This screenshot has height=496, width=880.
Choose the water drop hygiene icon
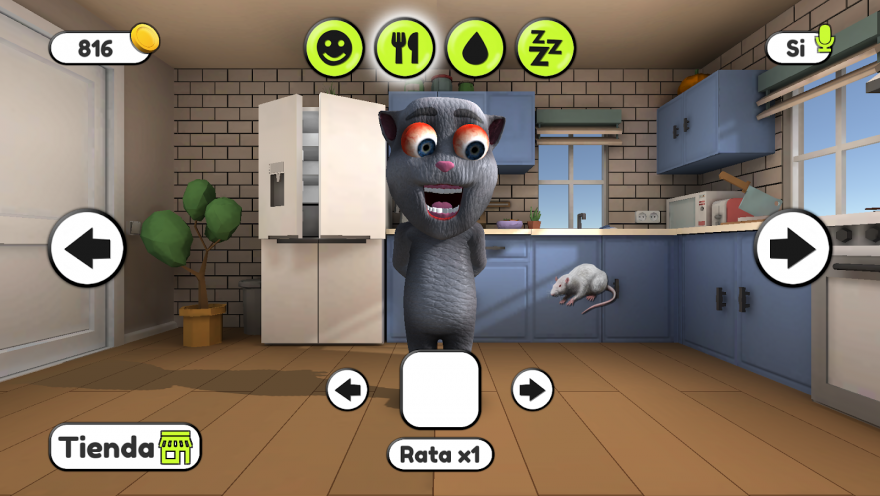[475, 48]
